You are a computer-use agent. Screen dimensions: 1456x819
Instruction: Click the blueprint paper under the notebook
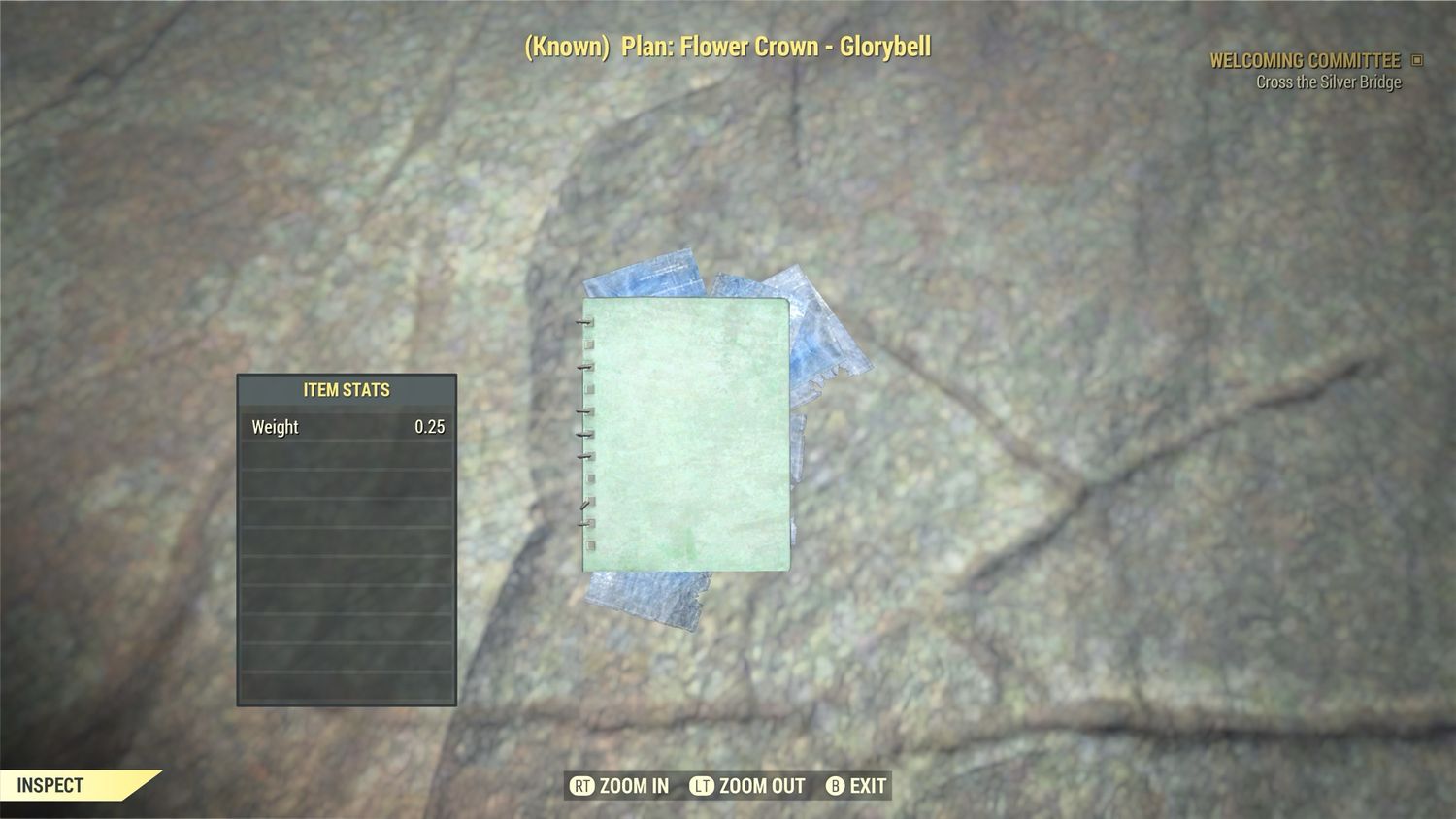click(x=645, y=597)
